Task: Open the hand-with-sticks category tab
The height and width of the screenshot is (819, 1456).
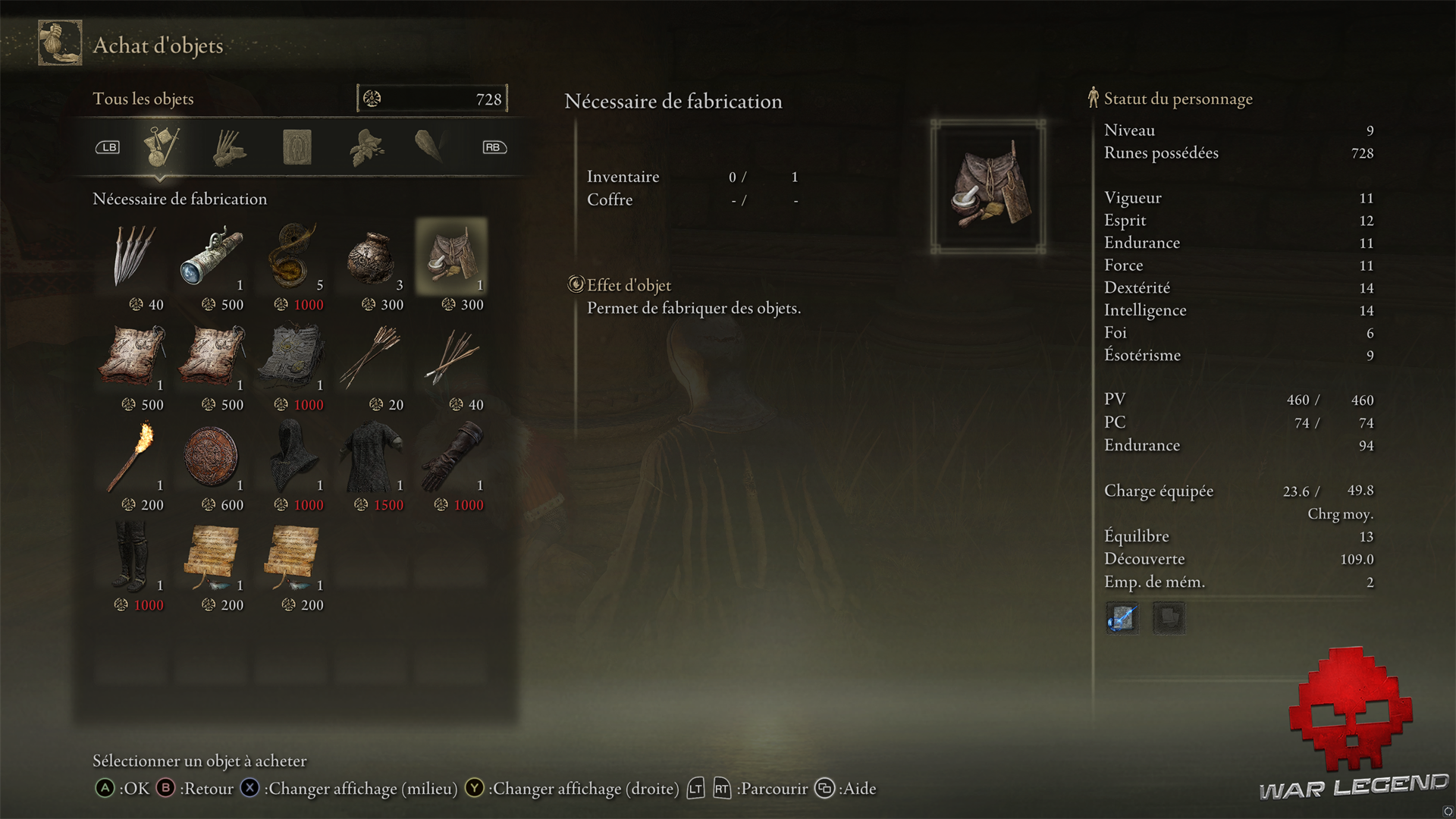Action: coord(229,147)
